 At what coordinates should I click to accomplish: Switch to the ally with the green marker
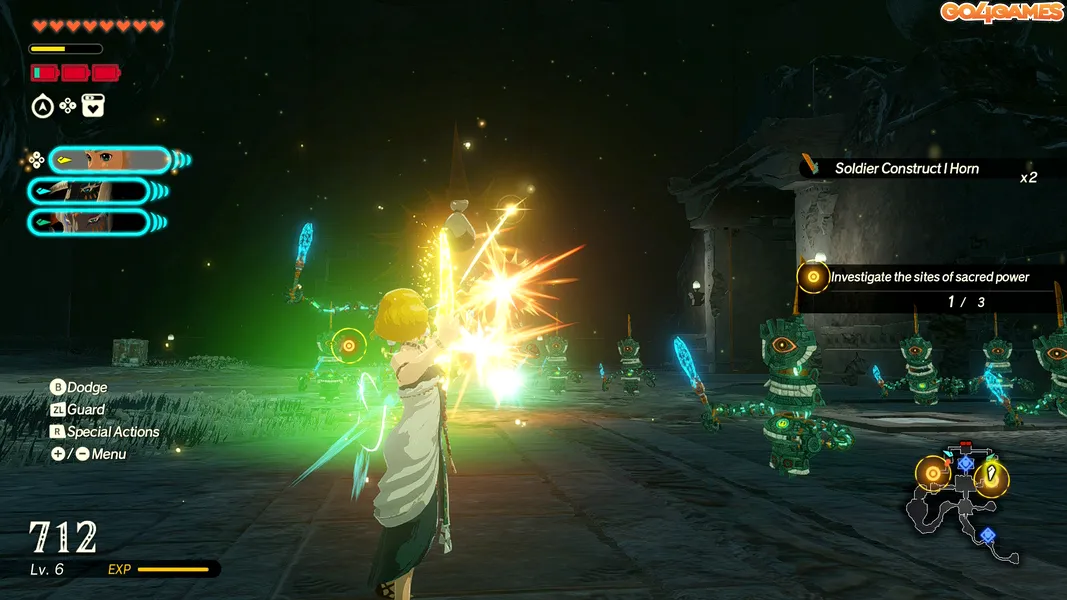pyautogui.click(x=90, y=222)
